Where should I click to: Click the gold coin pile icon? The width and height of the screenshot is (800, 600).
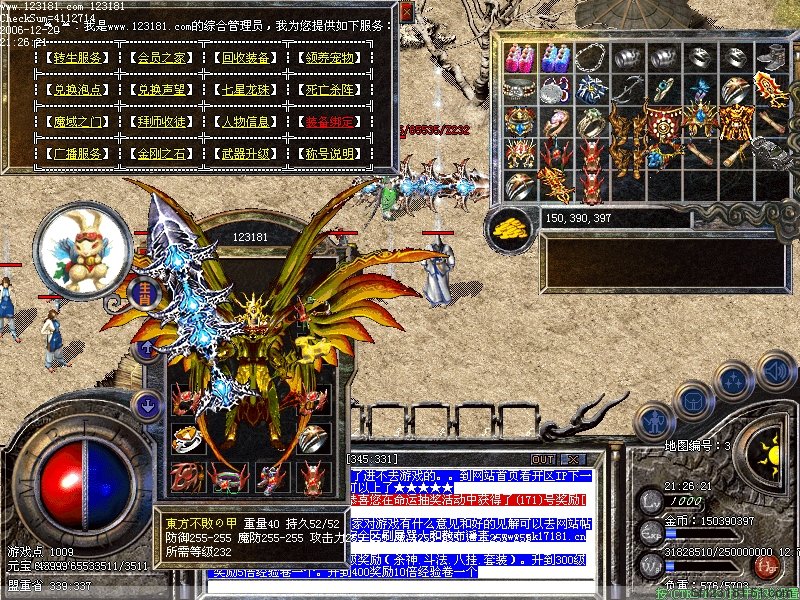511,229
